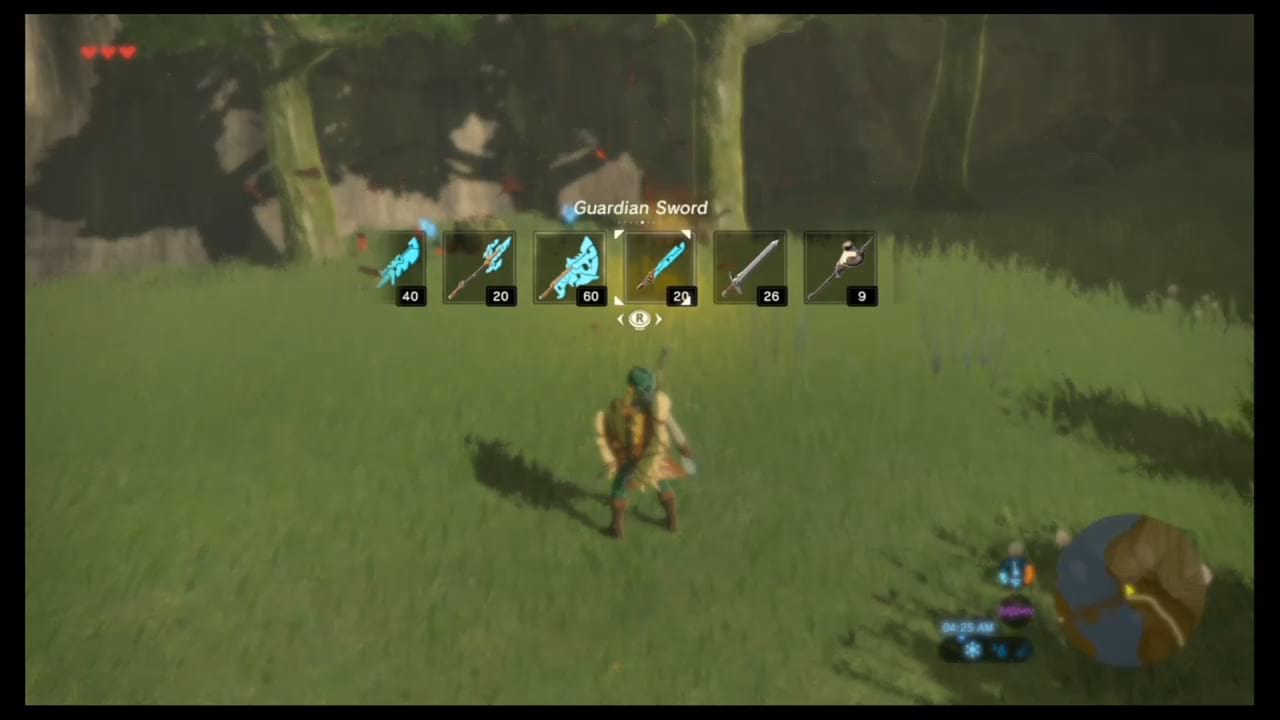Click the right arrow beside the R prompt
This screenshot has height=720, width=1280.
coord(659,318)
